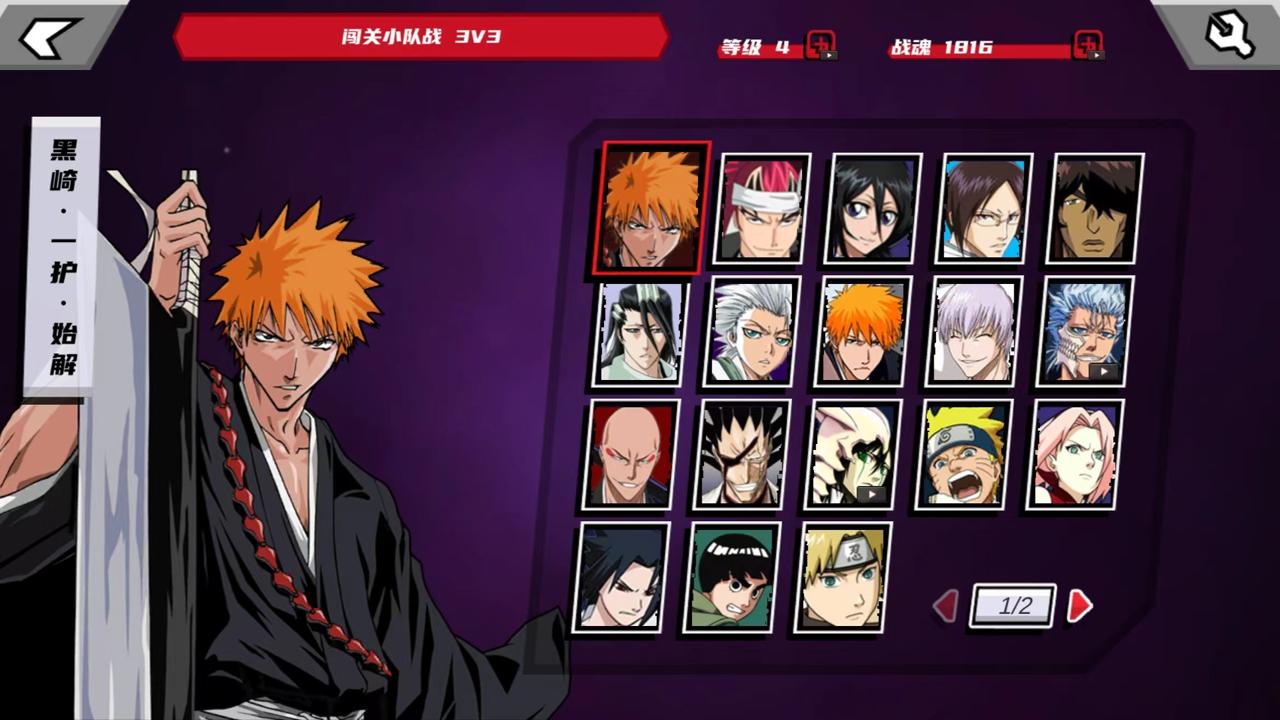Pick the Rukia portrait
1280x720 pixels.
873,208
